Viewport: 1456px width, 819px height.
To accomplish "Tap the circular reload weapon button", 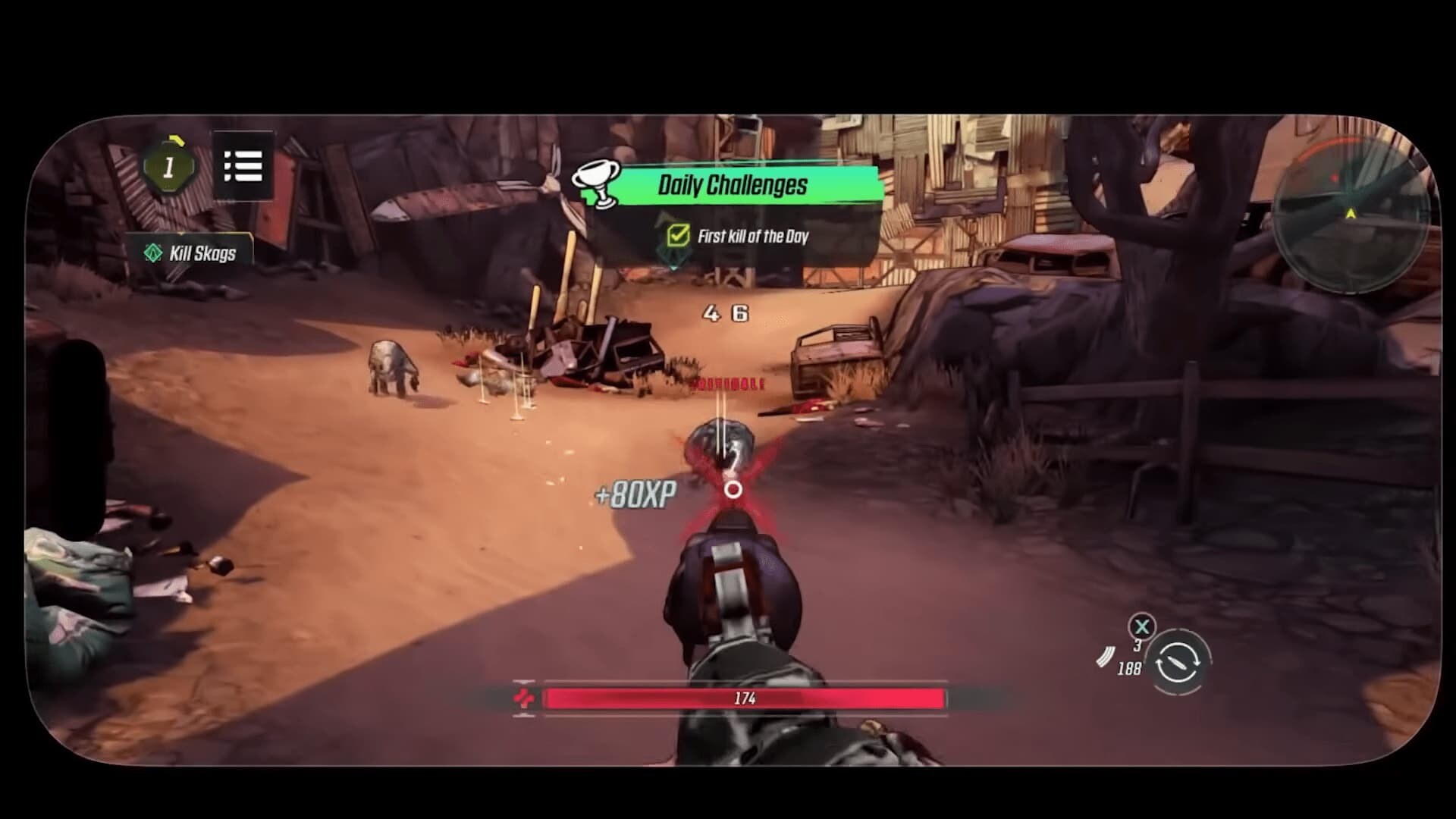I will click(x=1178, y=662).
